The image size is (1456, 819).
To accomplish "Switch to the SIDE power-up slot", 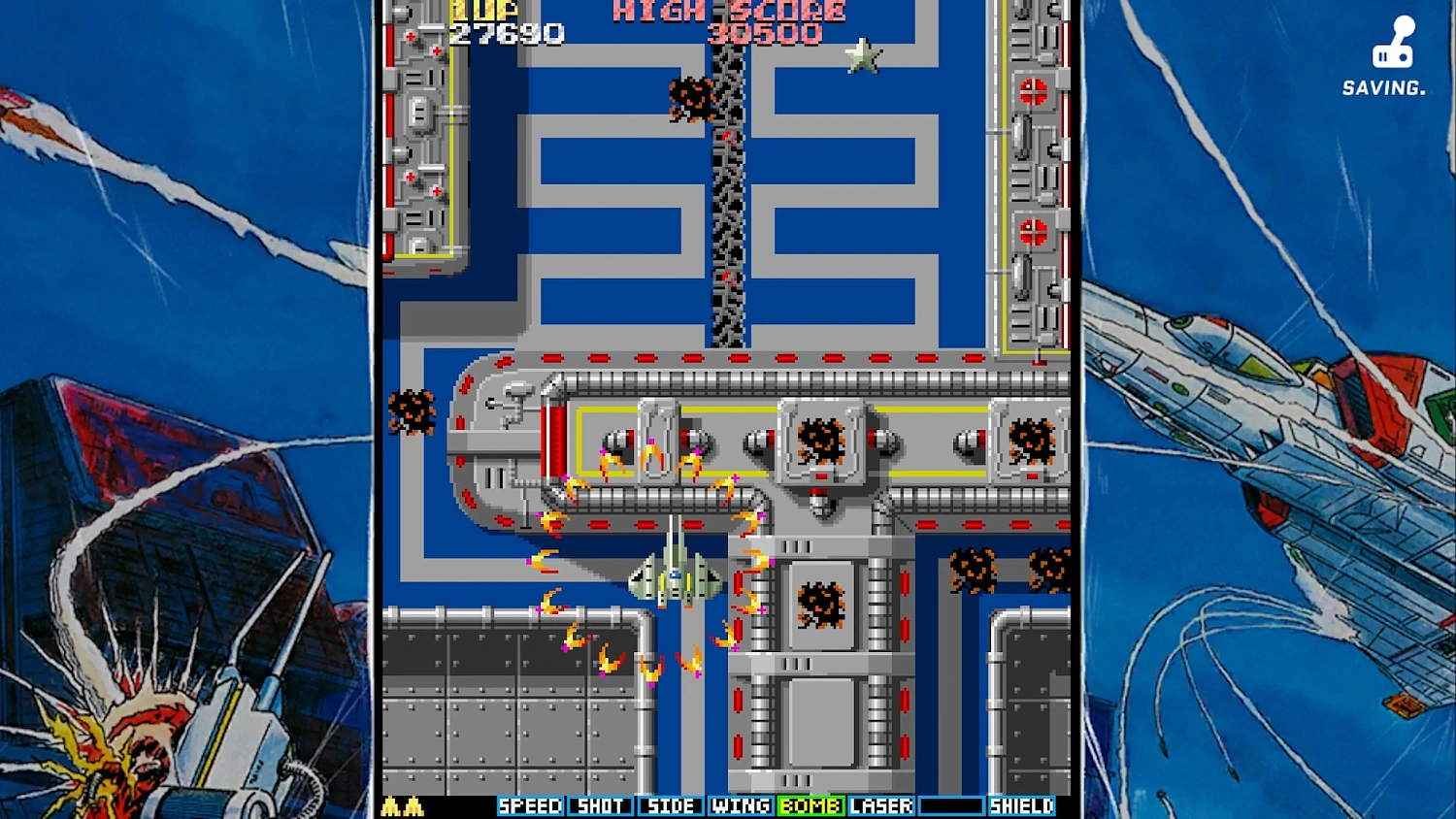I will pos(670,805).
